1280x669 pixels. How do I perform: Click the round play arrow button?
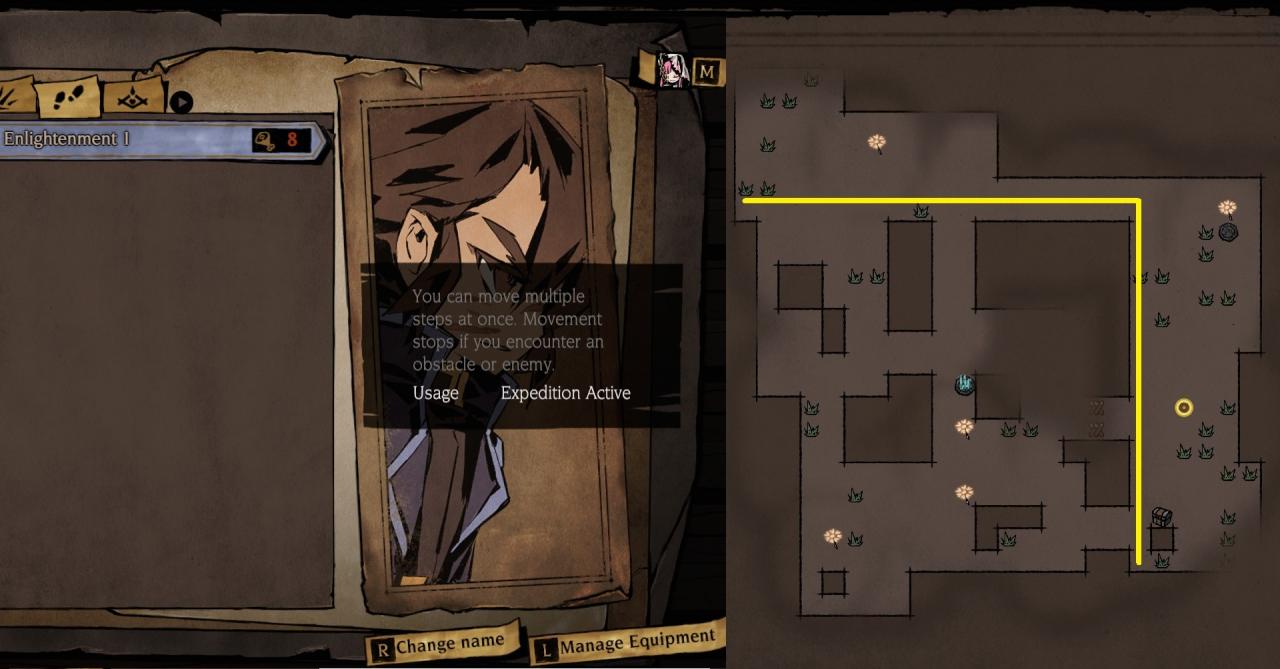point(181,101)
